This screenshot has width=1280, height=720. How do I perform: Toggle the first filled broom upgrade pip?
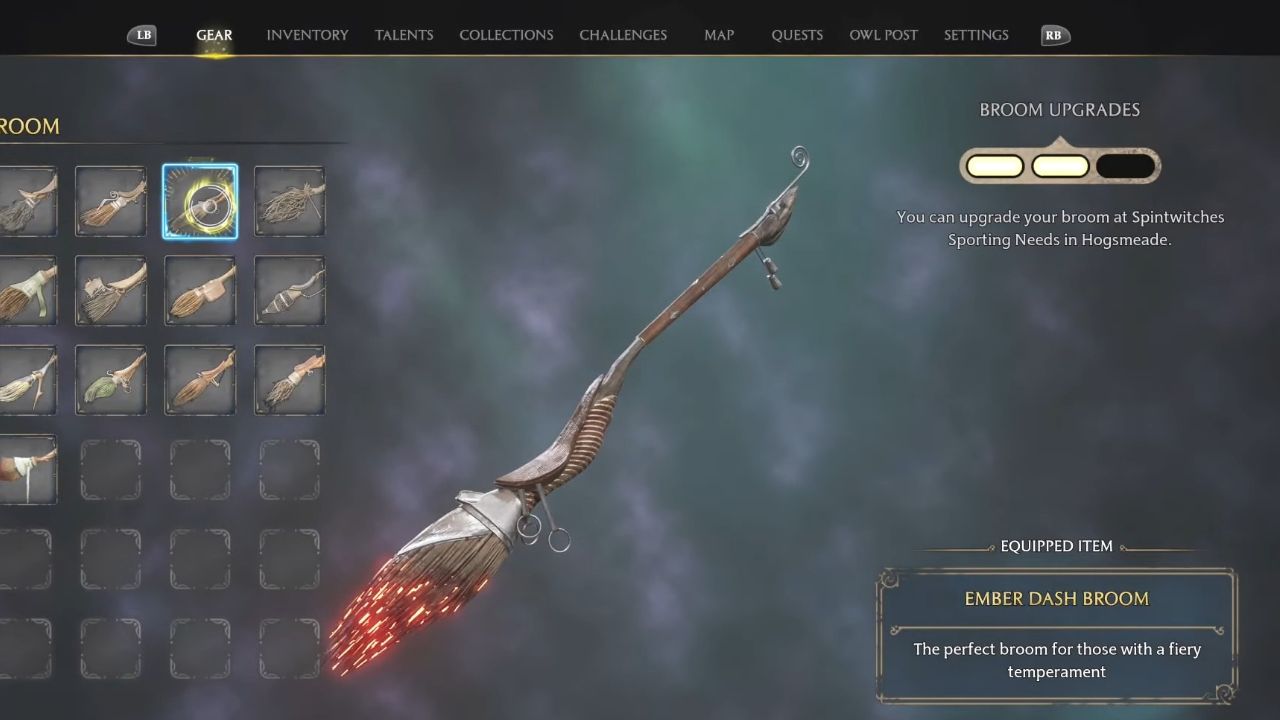coord(994,165)
